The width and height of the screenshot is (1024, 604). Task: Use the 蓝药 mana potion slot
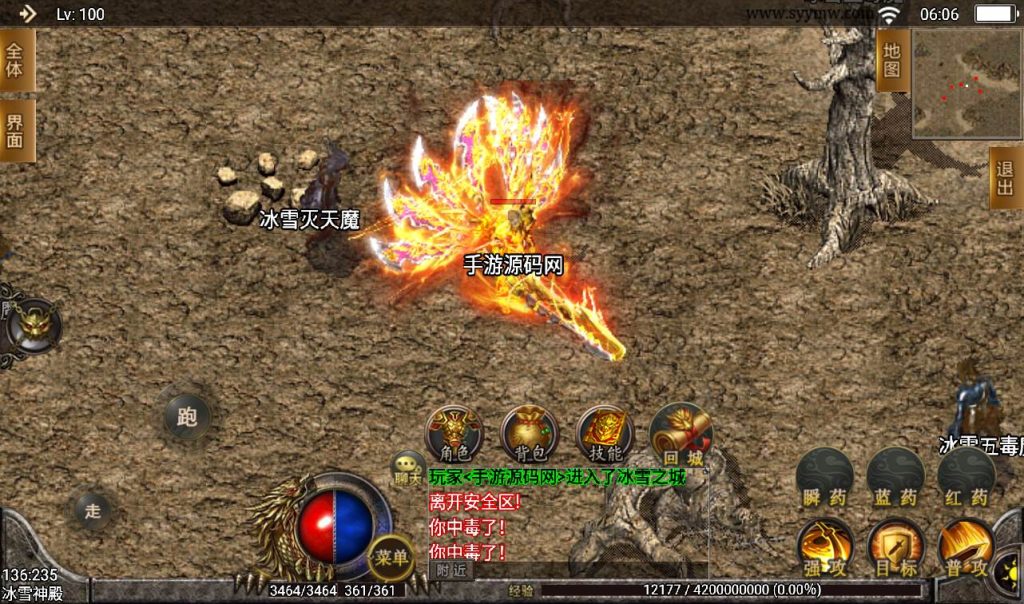[895, 475]
